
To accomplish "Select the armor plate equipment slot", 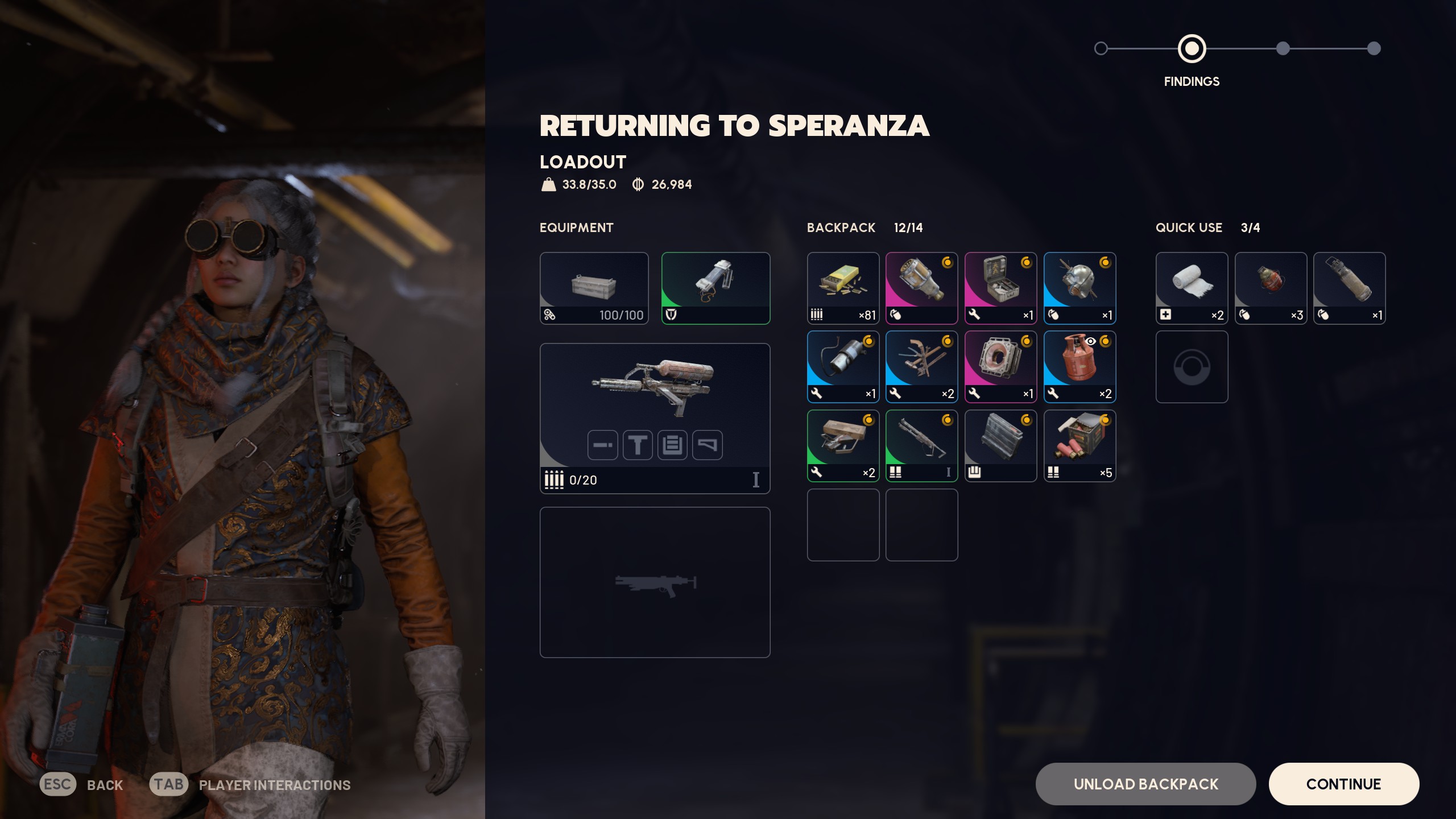I will 716,287.
